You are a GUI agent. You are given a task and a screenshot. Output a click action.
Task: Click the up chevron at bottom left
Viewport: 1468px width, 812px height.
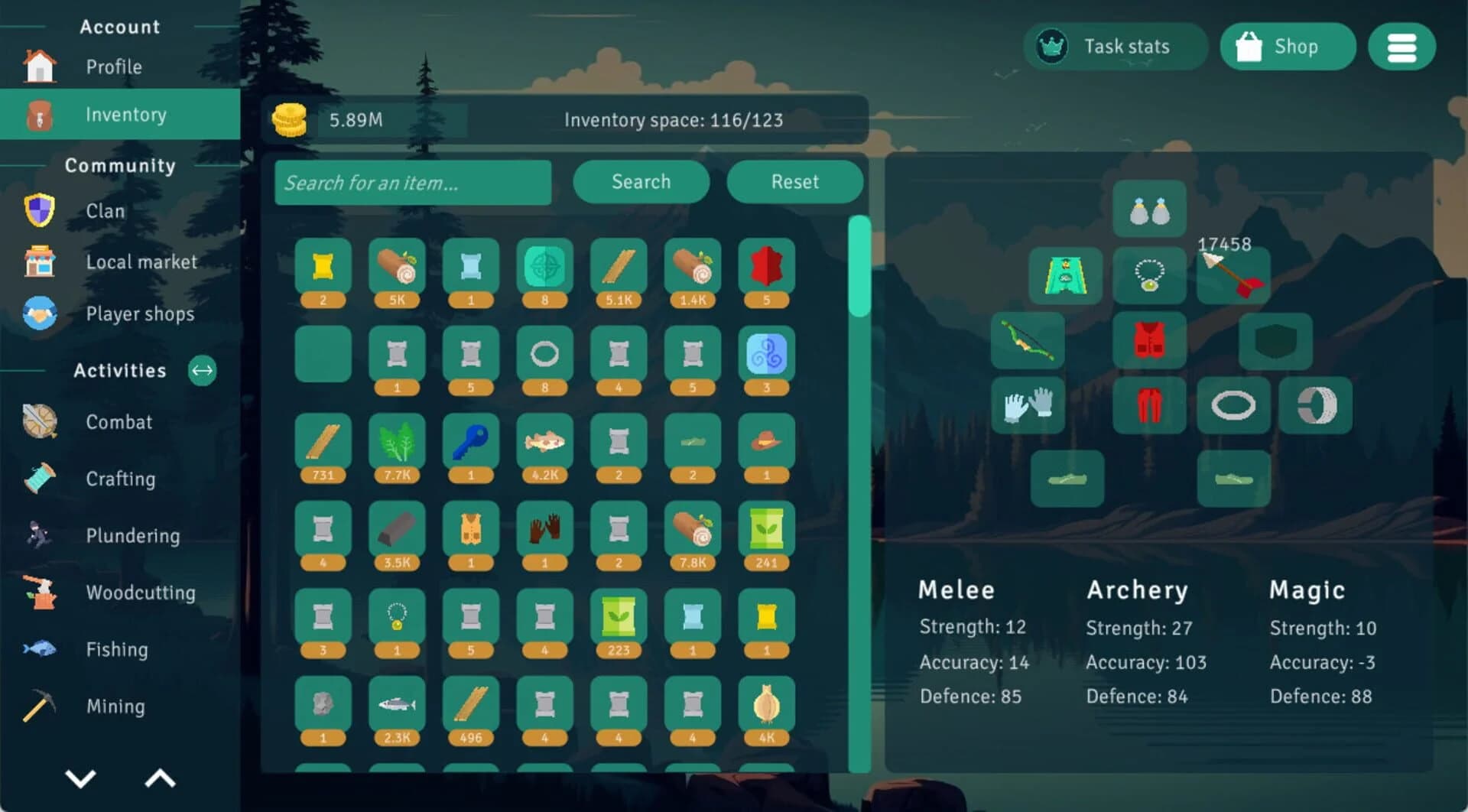[x=159, y=779]
